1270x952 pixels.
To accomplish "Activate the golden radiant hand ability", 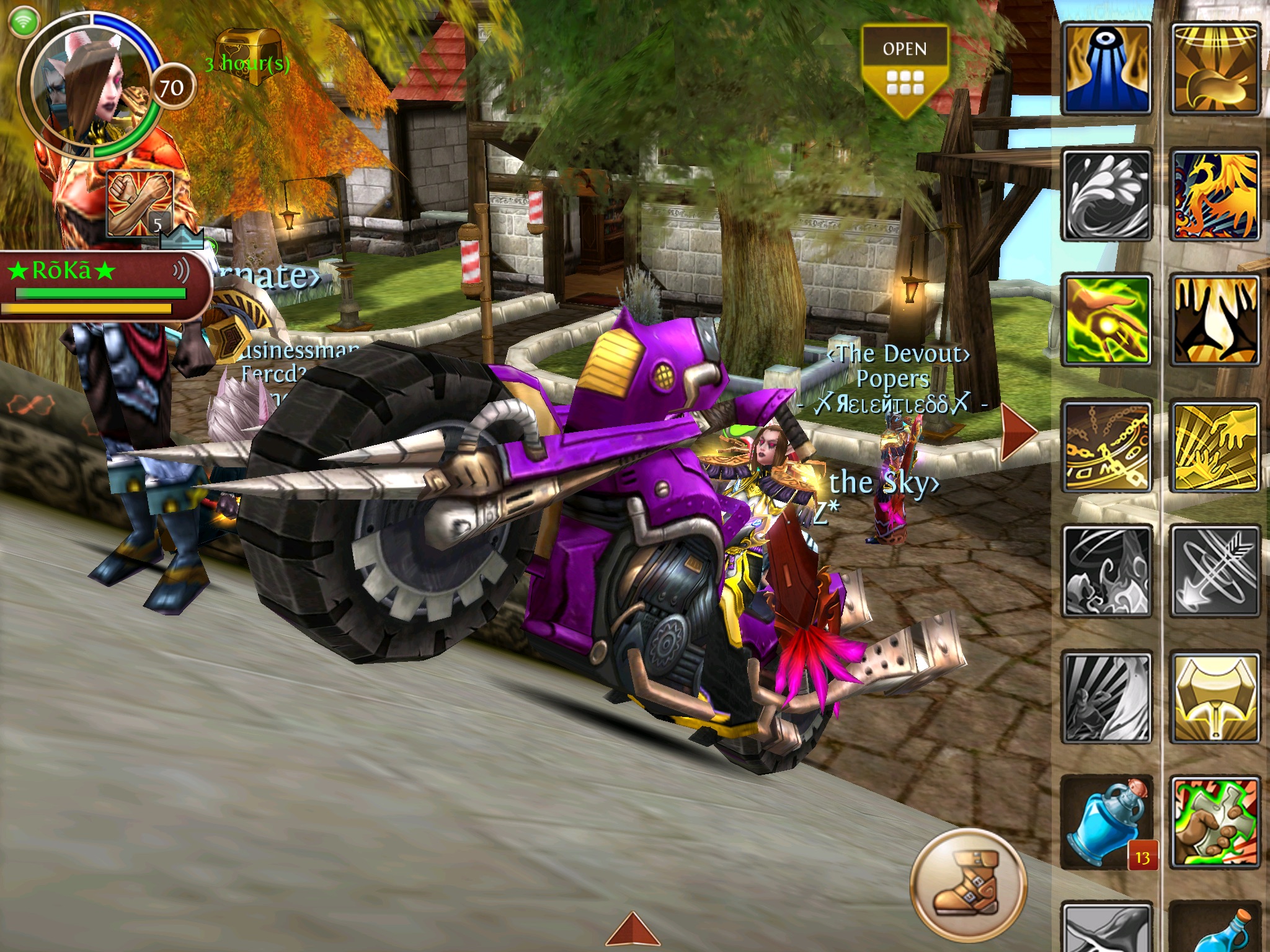I will [1215, 446].
